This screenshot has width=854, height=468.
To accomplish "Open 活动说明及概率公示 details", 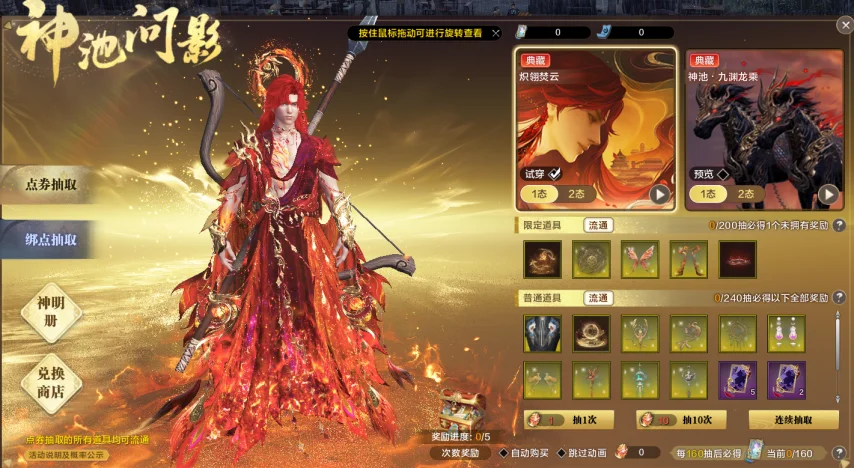I will click(66, 455).
